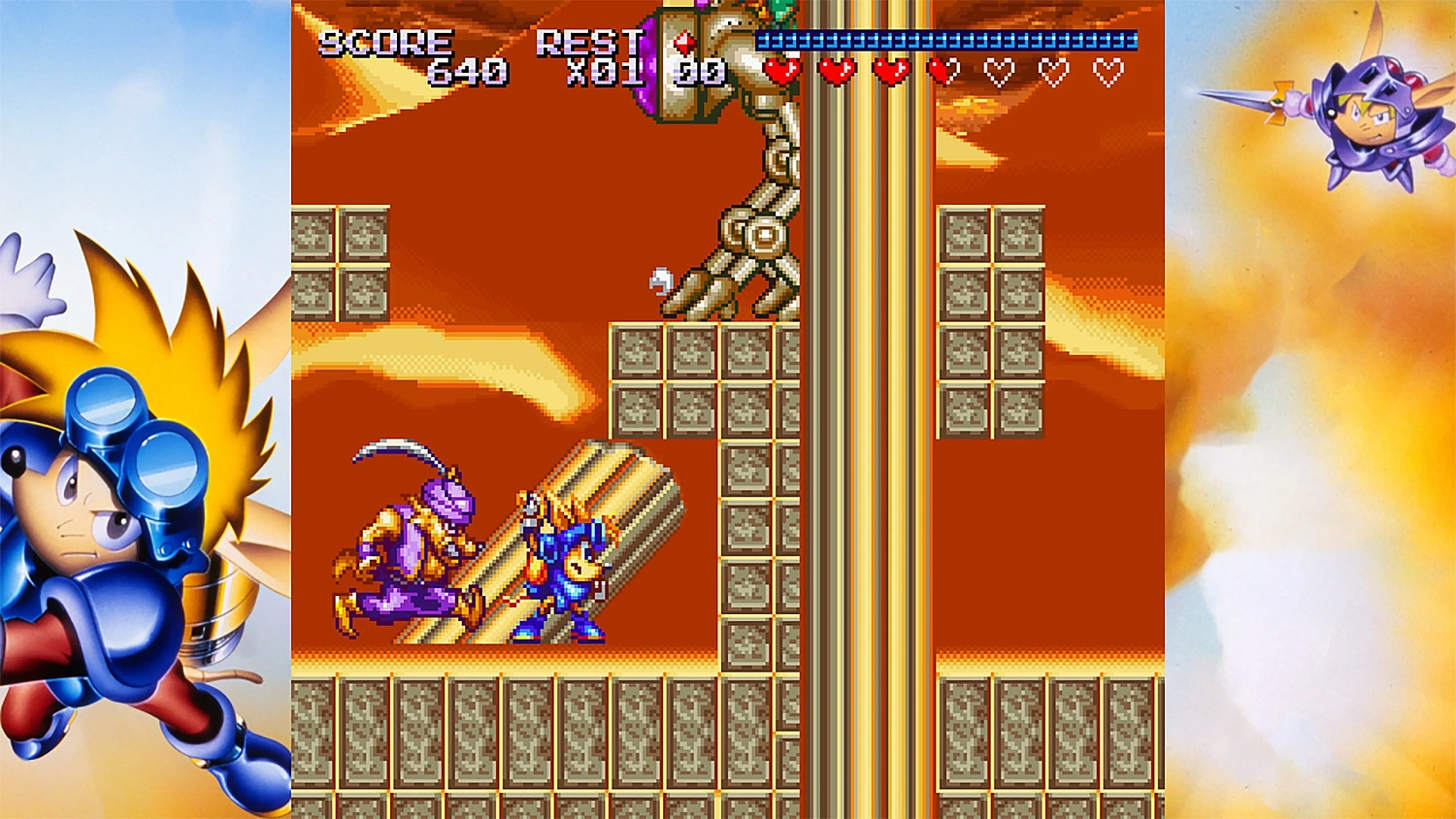
Task: Select the white projectile near the claw
Action: (x=662, y=279)
